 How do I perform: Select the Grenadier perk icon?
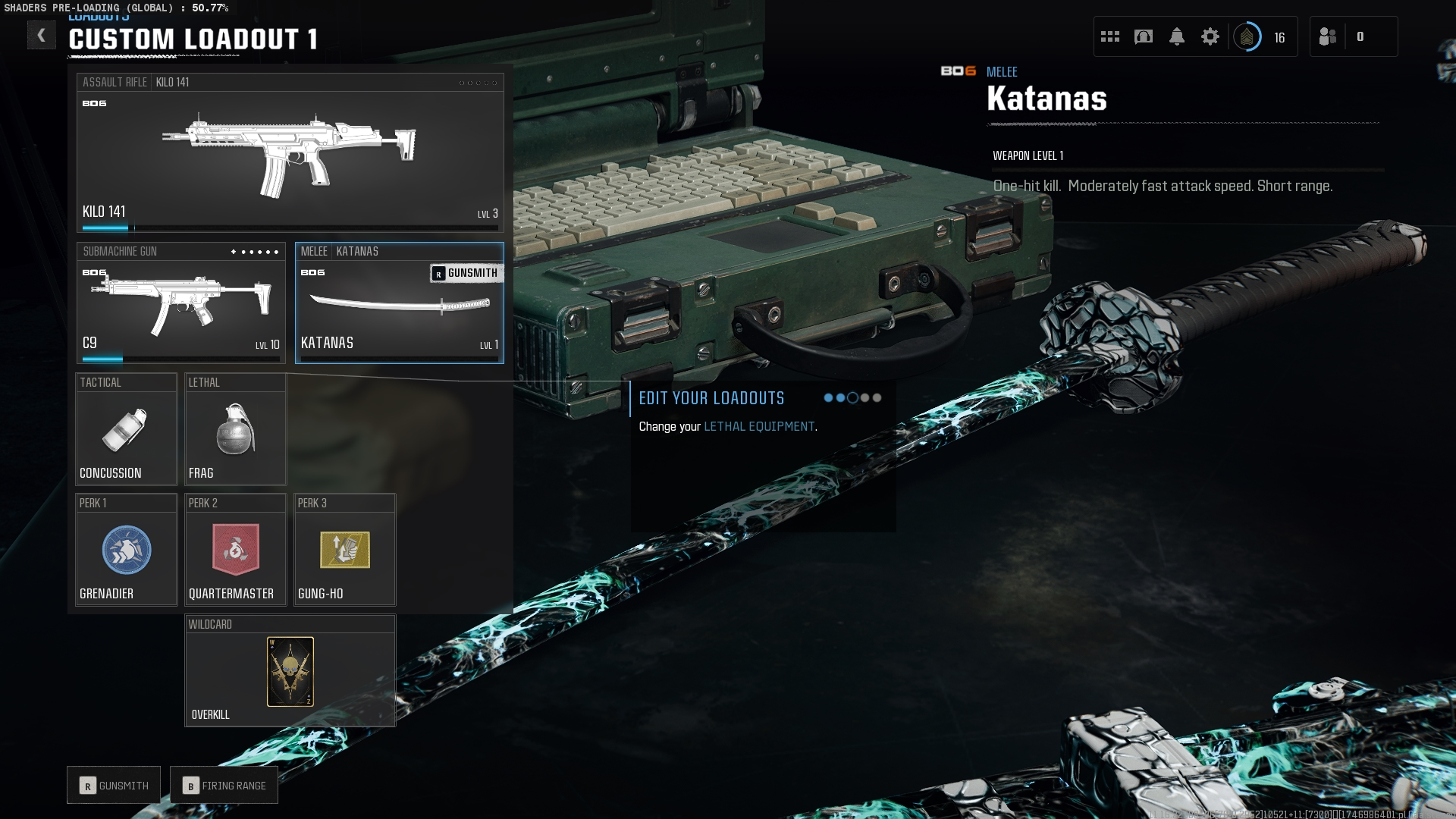[x=126, y=550]
